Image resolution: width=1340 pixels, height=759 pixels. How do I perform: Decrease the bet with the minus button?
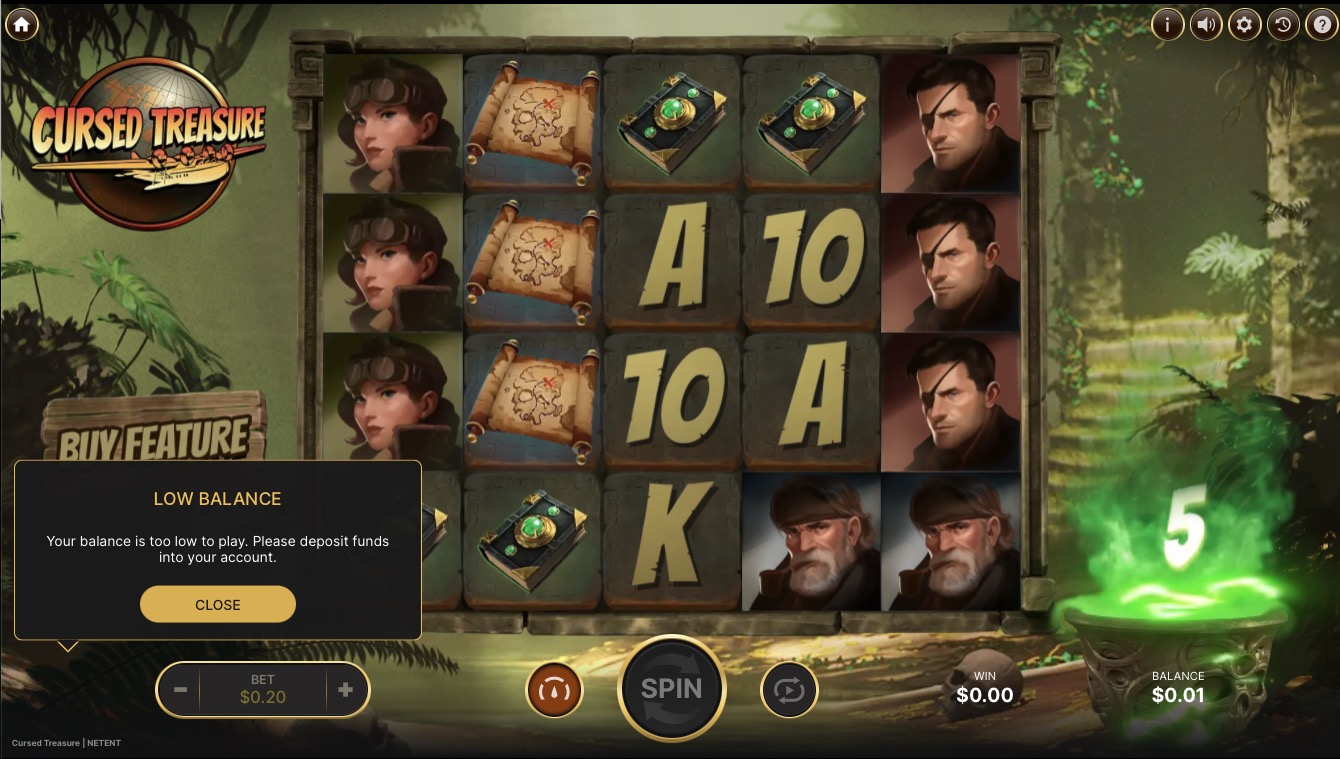[180, 689]
